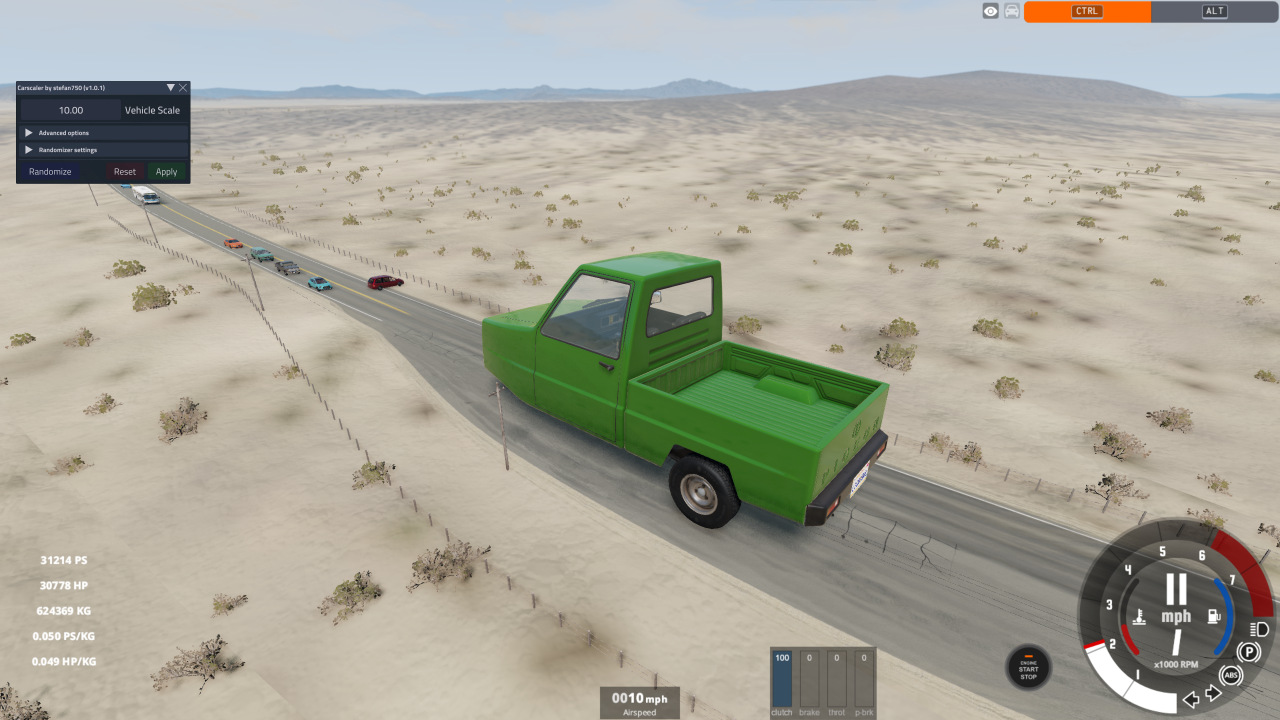
Task: Collapse the Carscaler panel with its triangle
Action: (171, 87)
